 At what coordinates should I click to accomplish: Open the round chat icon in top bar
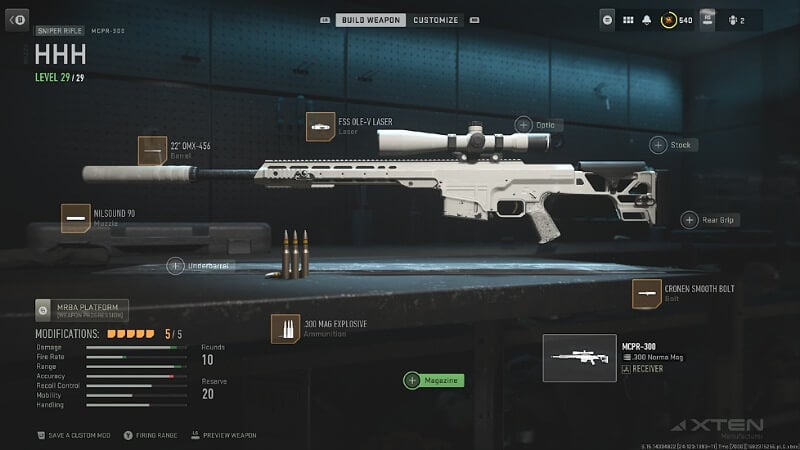tap(608, 19)
